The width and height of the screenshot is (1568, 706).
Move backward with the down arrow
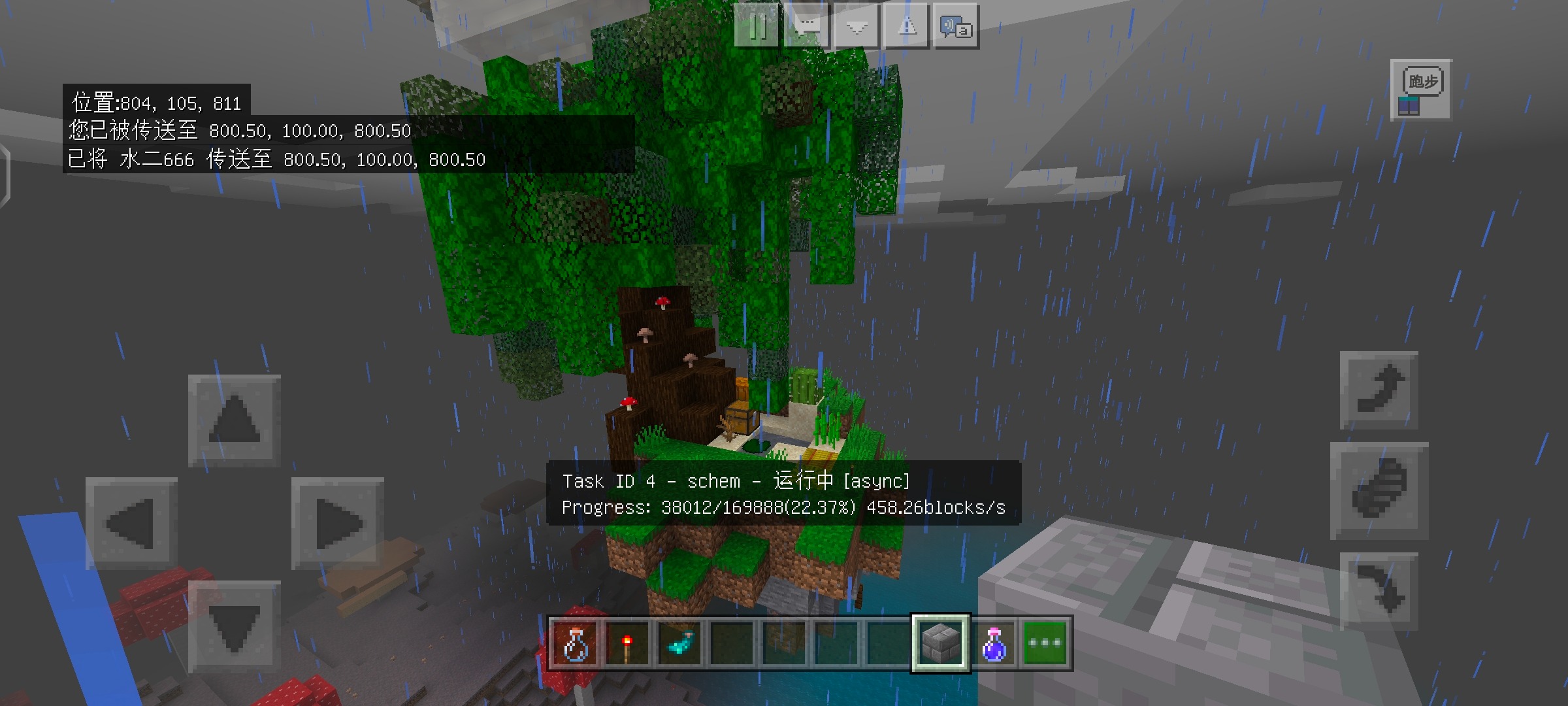(x=235, y=626)
